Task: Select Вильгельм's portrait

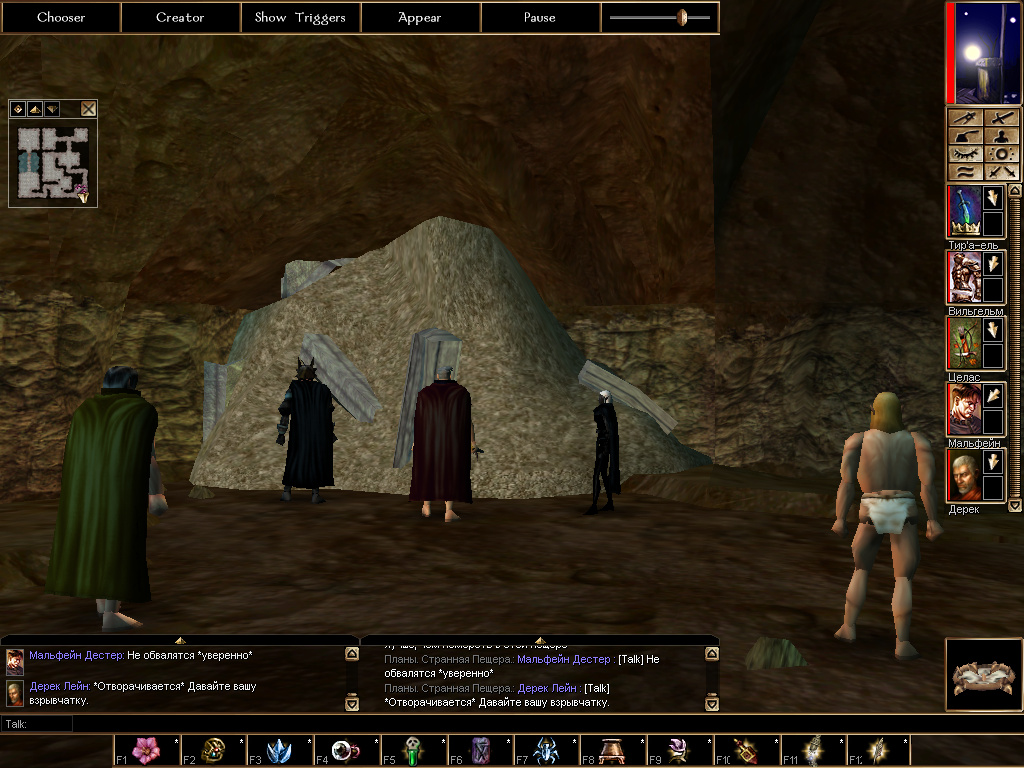Action: click(964, 277)
